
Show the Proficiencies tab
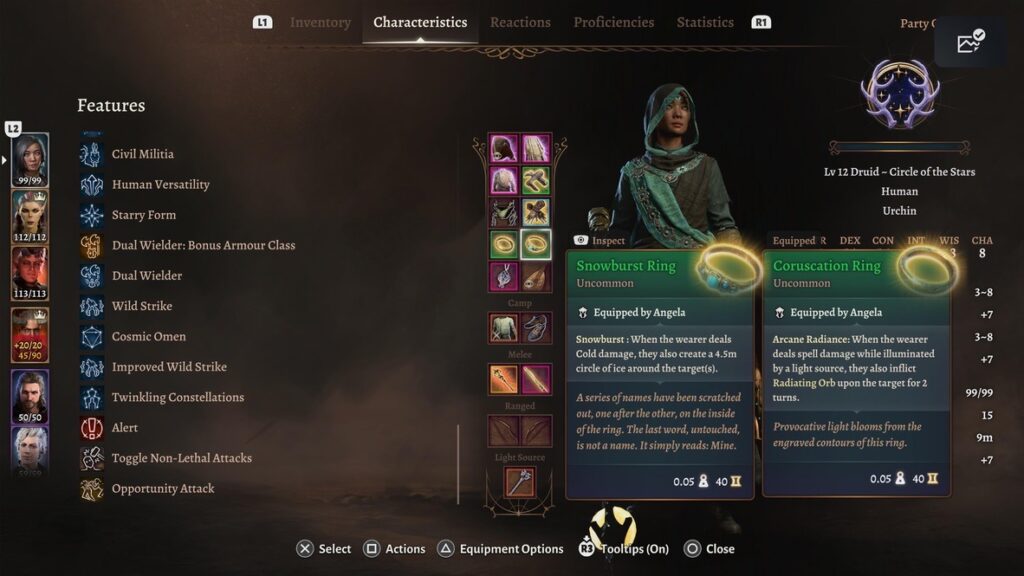coord(613,22)
